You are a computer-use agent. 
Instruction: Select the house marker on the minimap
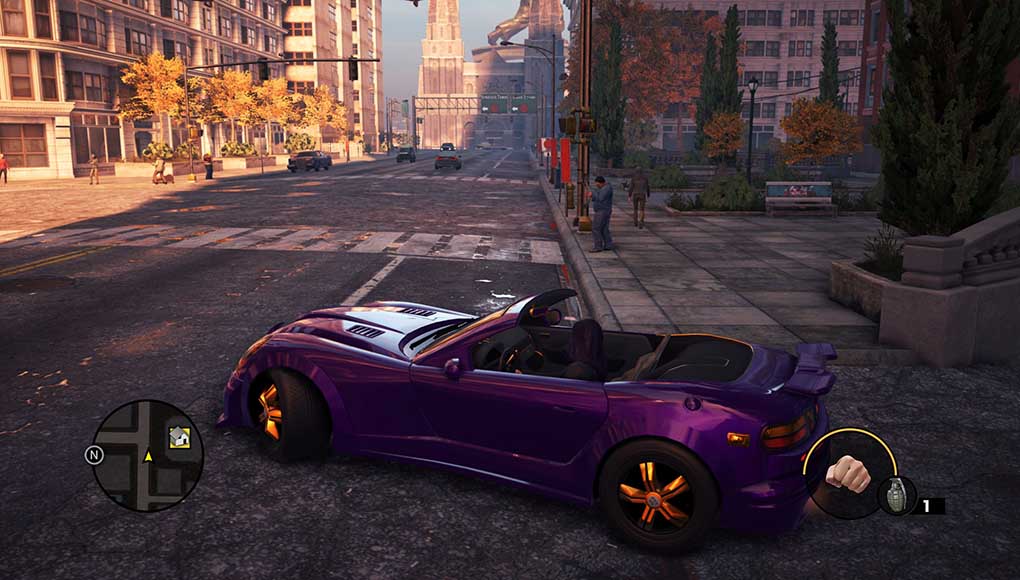179,437
